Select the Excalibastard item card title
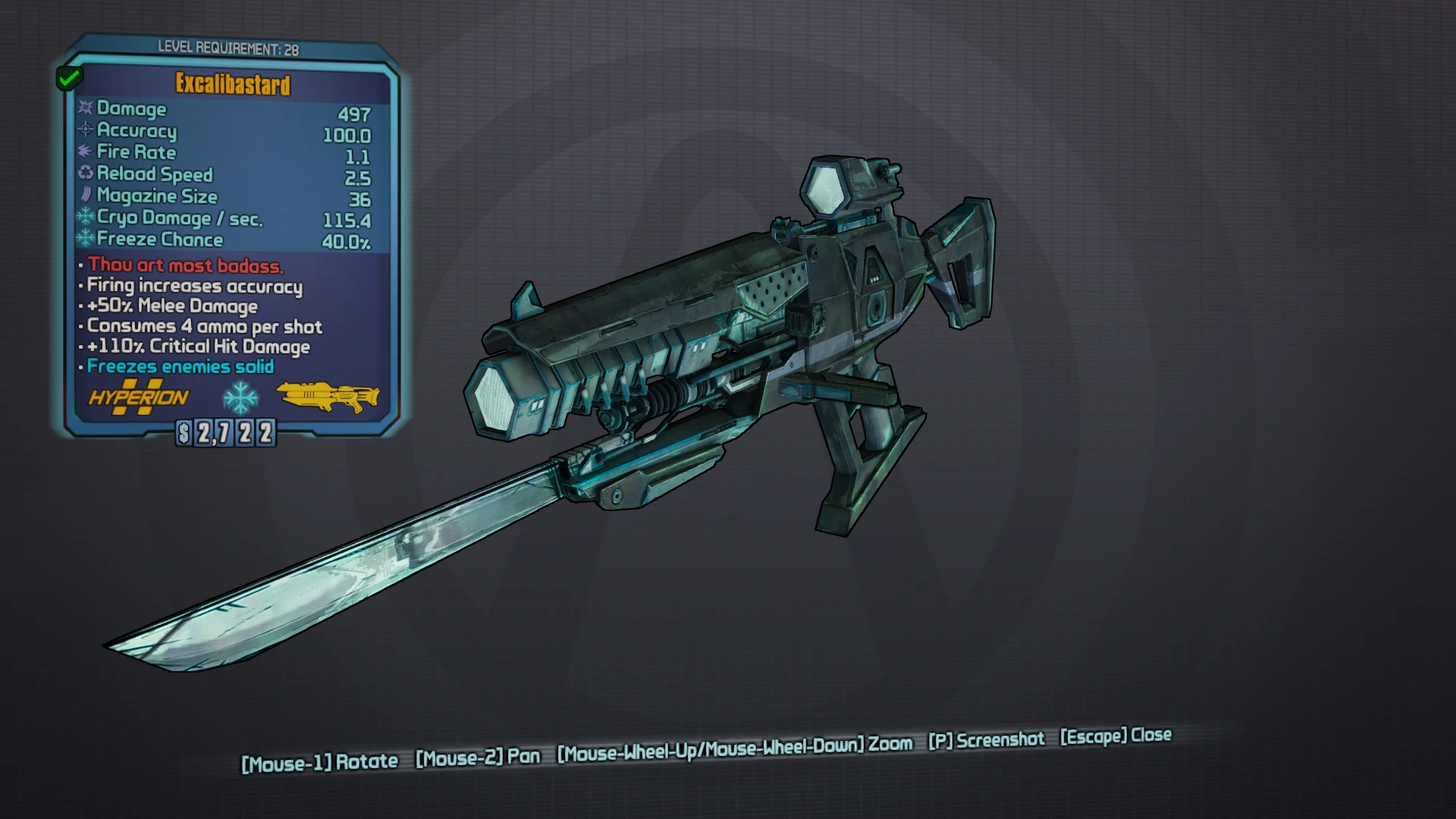This screenshot has height=819, width=1456. pos(233,84)
